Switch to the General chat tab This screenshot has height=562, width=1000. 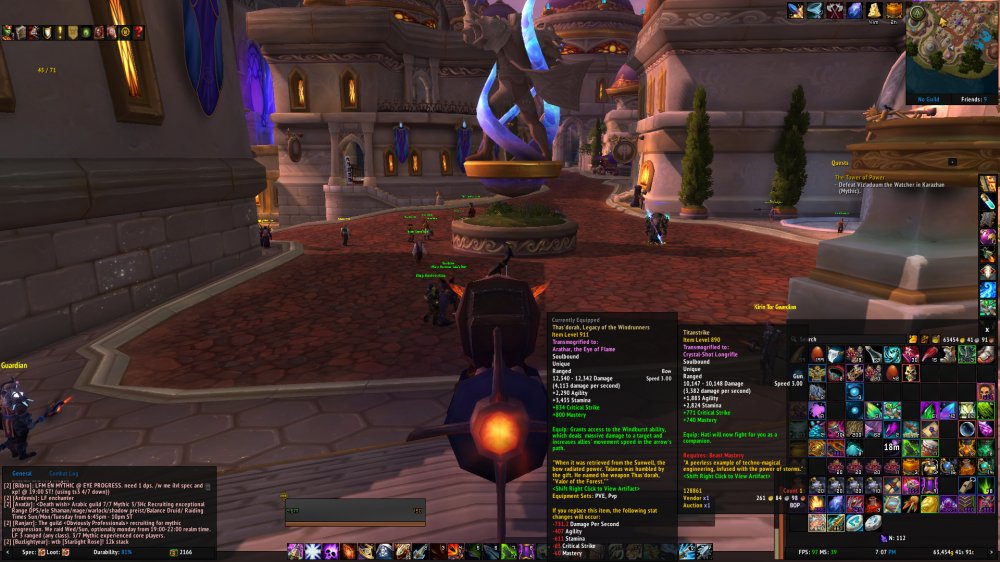coord(21,473)
